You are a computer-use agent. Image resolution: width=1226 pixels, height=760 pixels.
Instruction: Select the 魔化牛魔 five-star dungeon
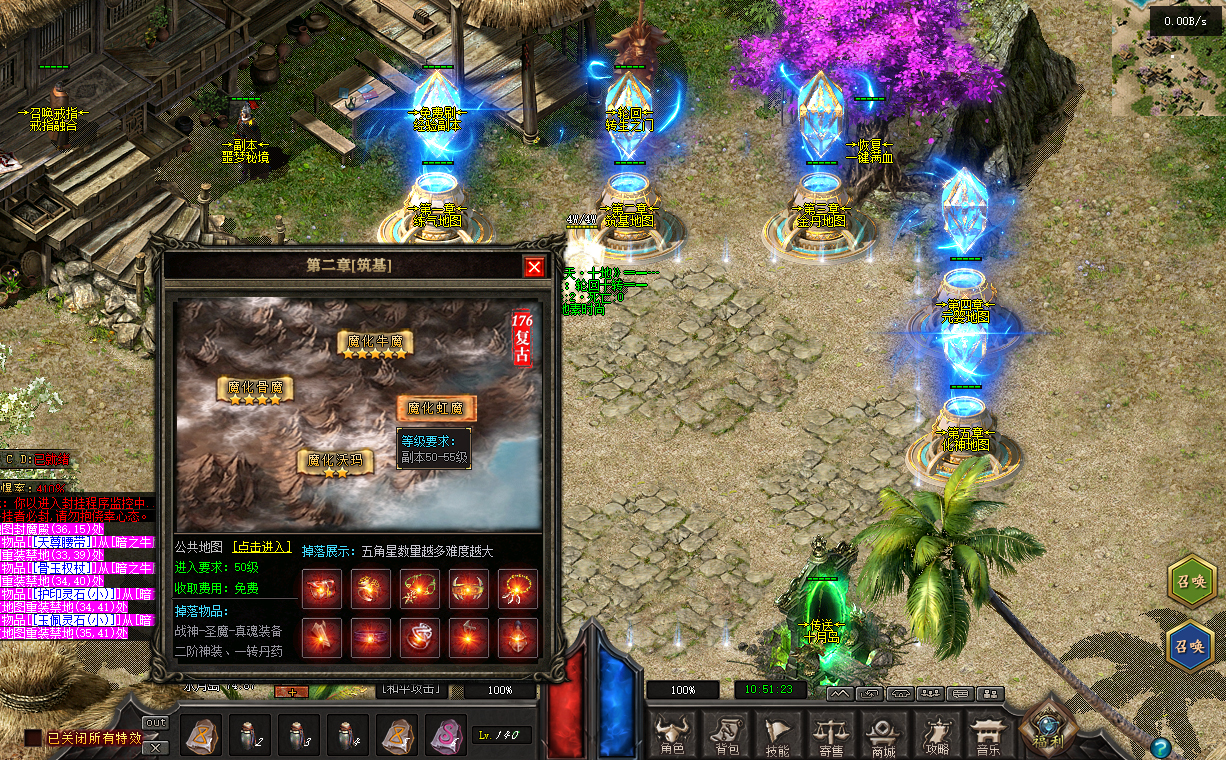pyautogui.click(x=375, y=344)
